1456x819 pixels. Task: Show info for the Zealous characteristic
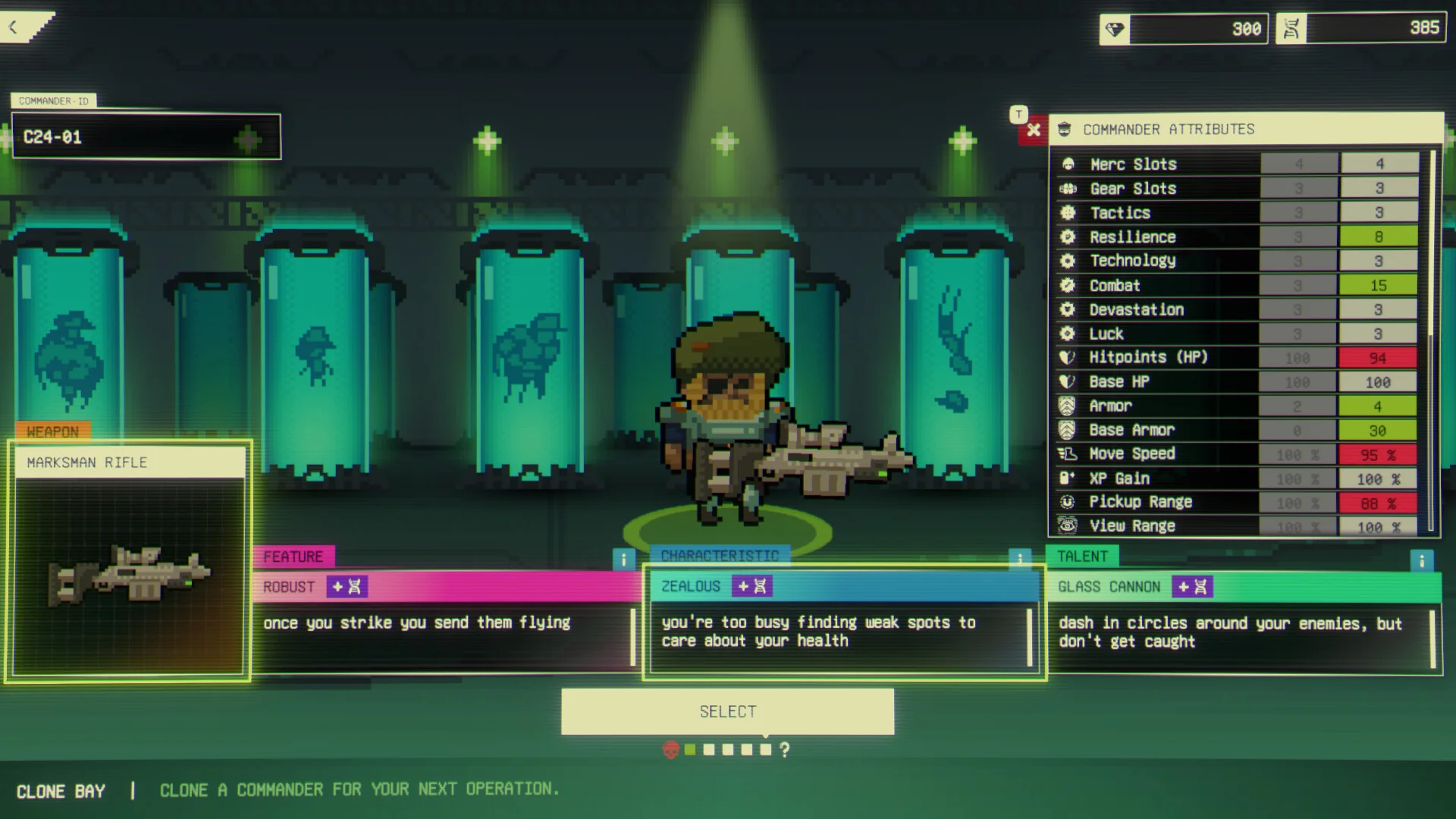(1020, 559)
